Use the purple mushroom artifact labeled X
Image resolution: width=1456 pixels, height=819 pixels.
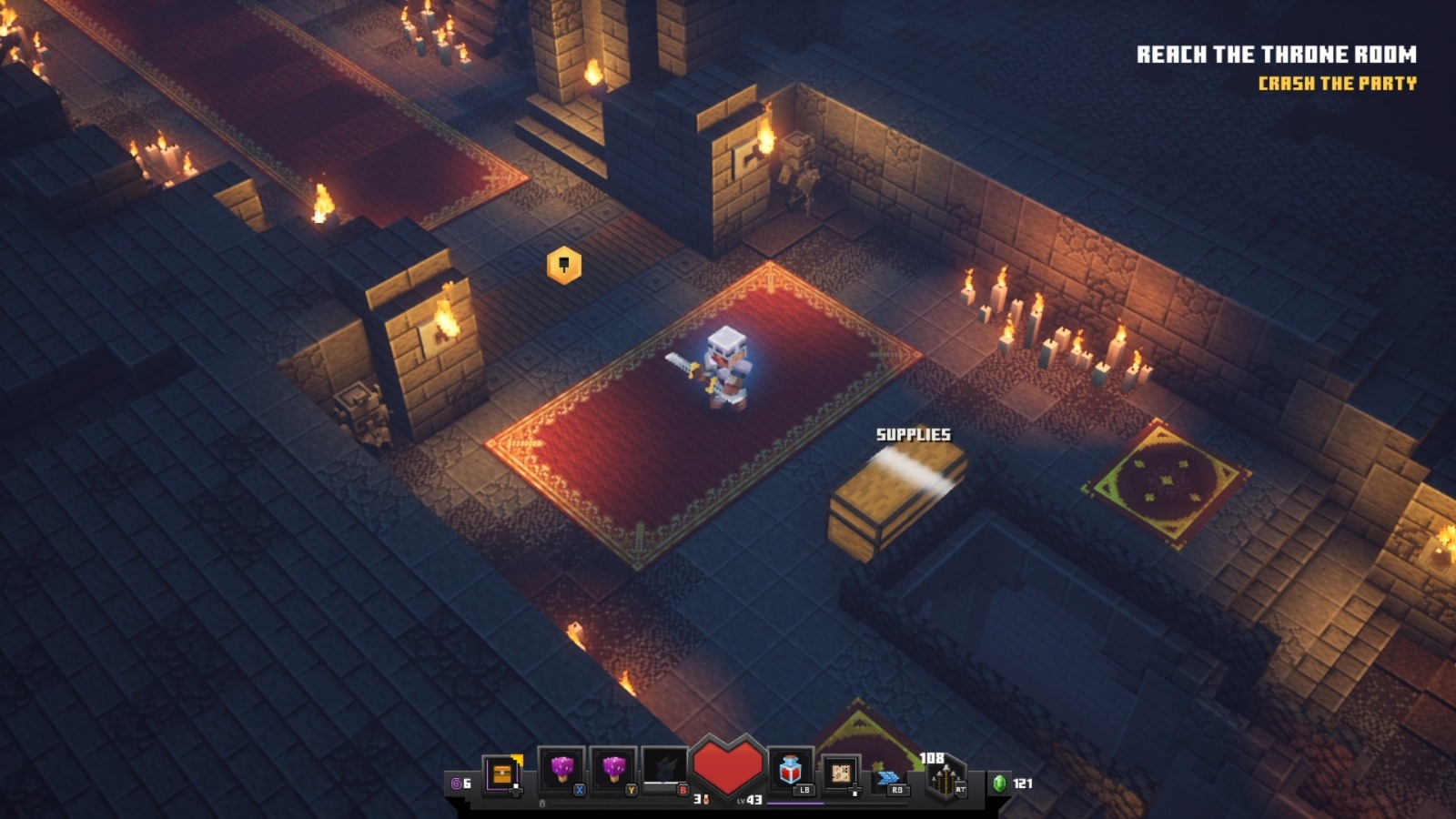tap(562, 771)
